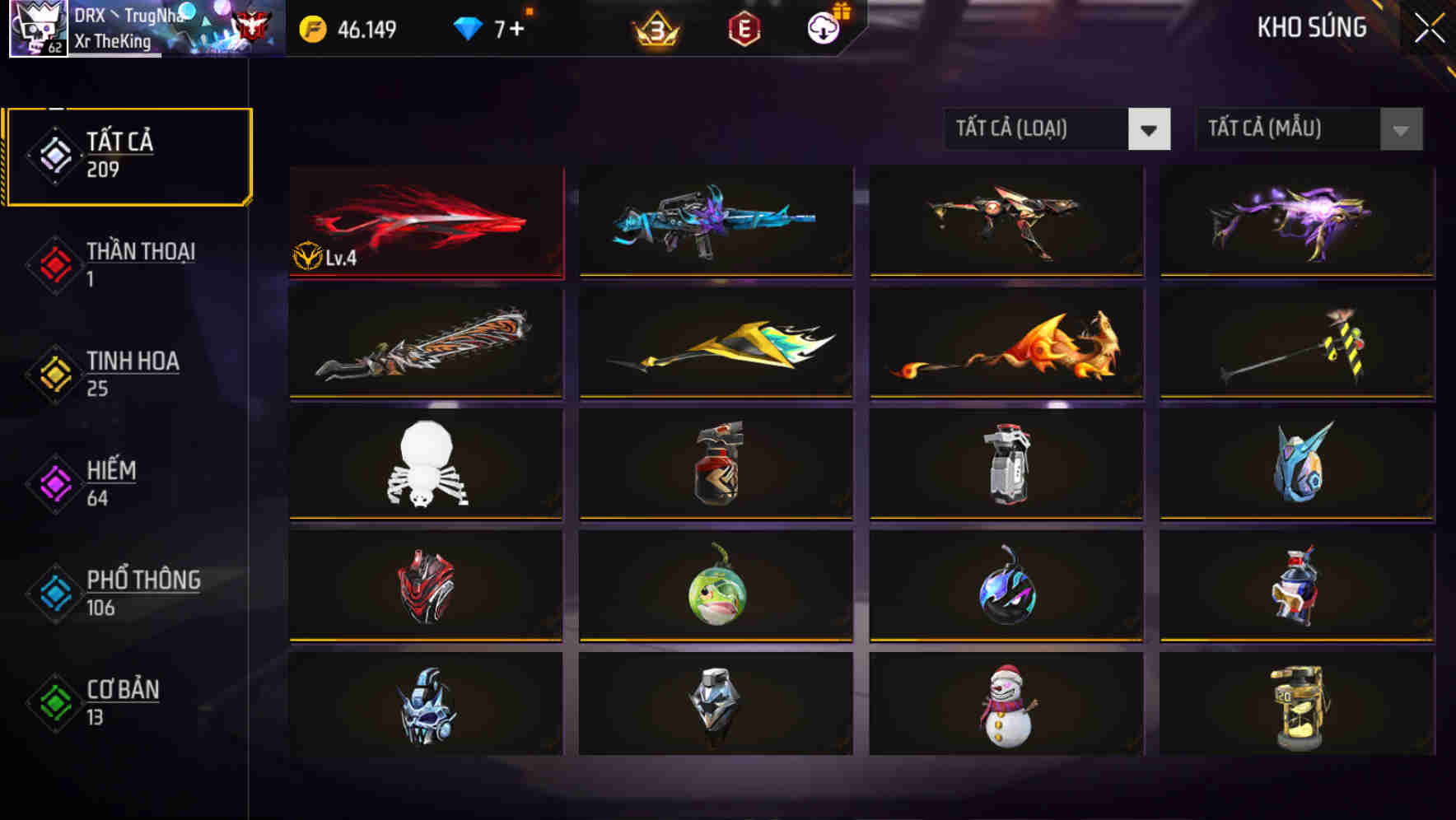
Task: Select the level 3 crown badge icon
Action: click(653, 27)
